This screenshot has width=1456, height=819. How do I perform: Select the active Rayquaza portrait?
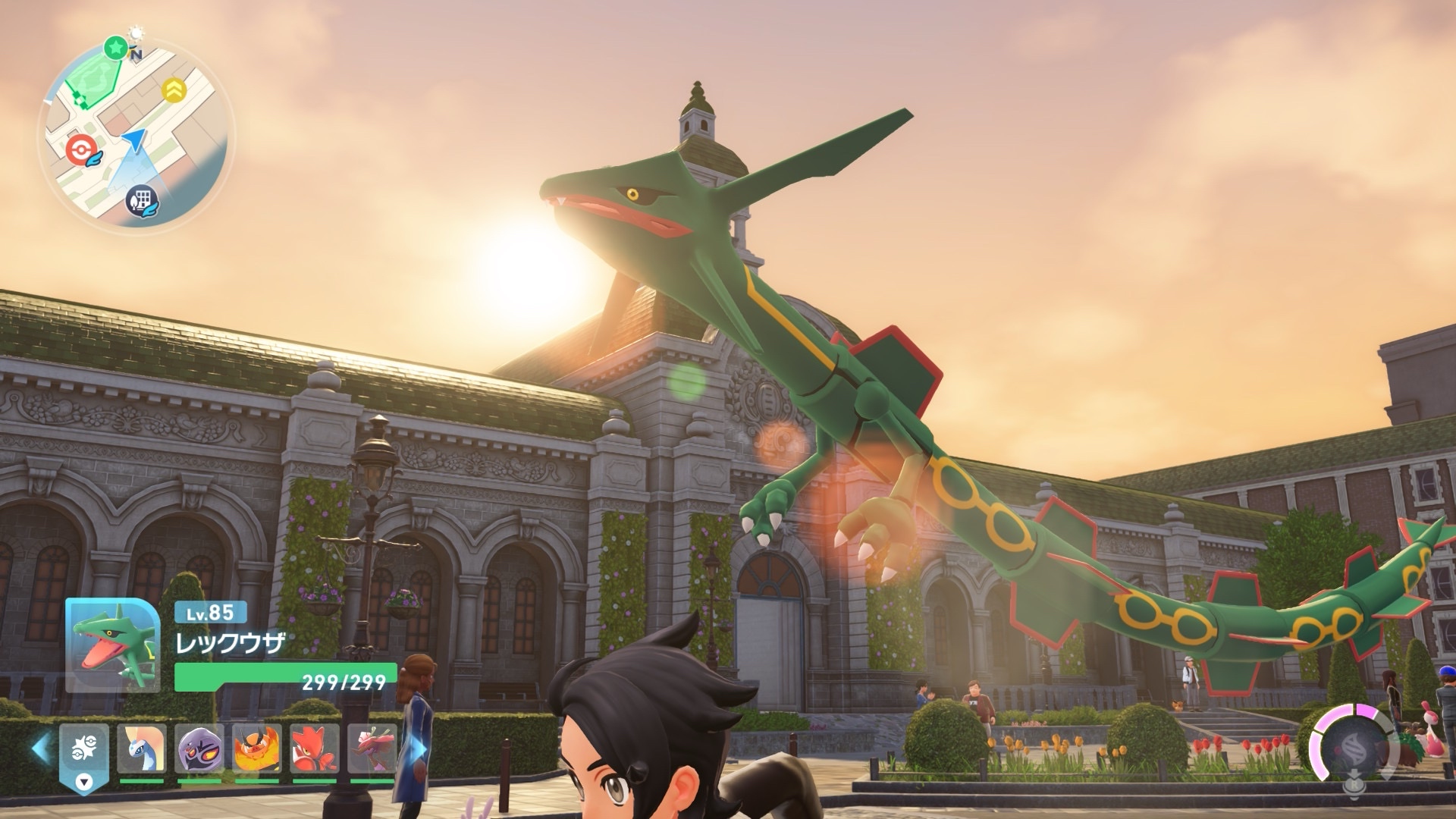point(112,645)
